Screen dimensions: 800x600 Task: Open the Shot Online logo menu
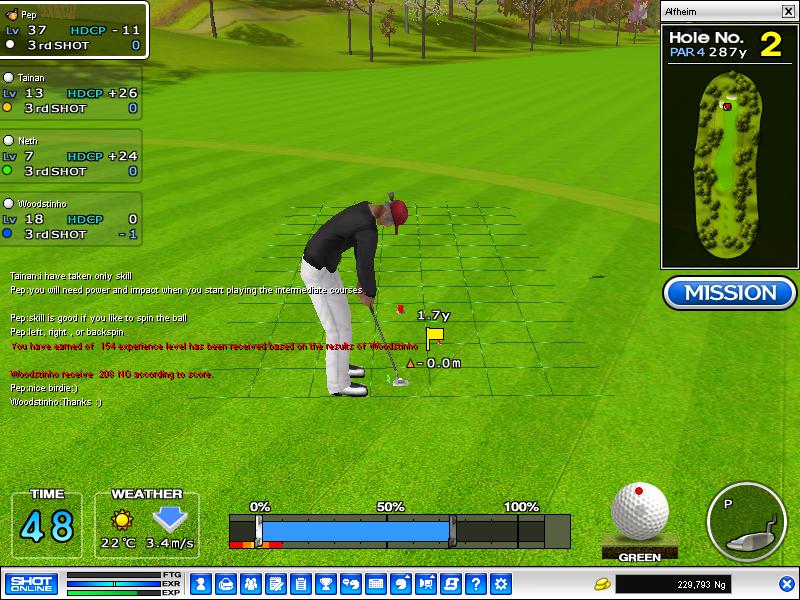point(31,583)
